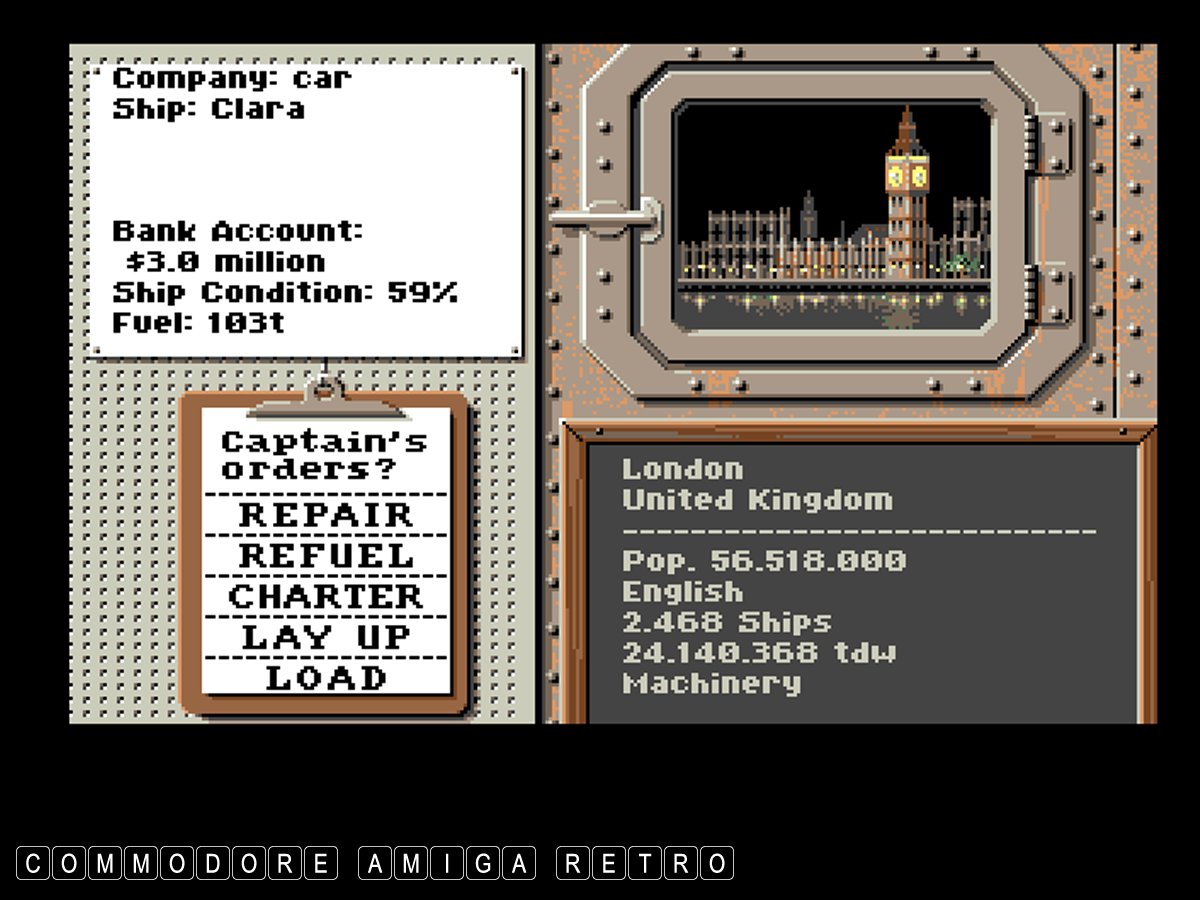The image size is (1200, 900).
Task: Click the LOAD order
Action: tap(325, 678)
